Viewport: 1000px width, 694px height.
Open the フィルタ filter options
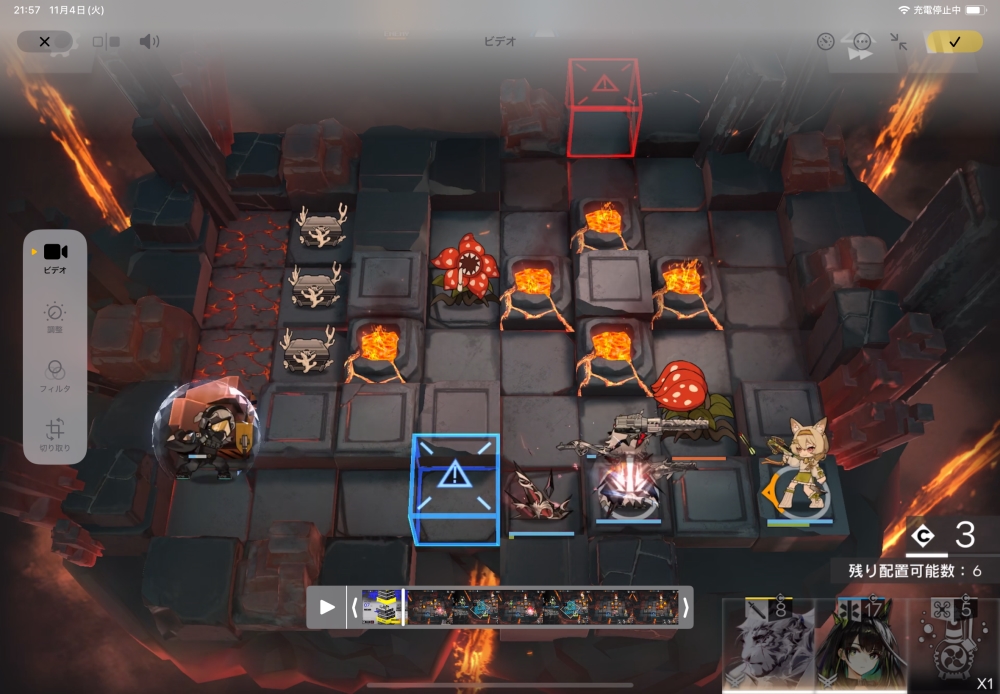pos(55,376)
